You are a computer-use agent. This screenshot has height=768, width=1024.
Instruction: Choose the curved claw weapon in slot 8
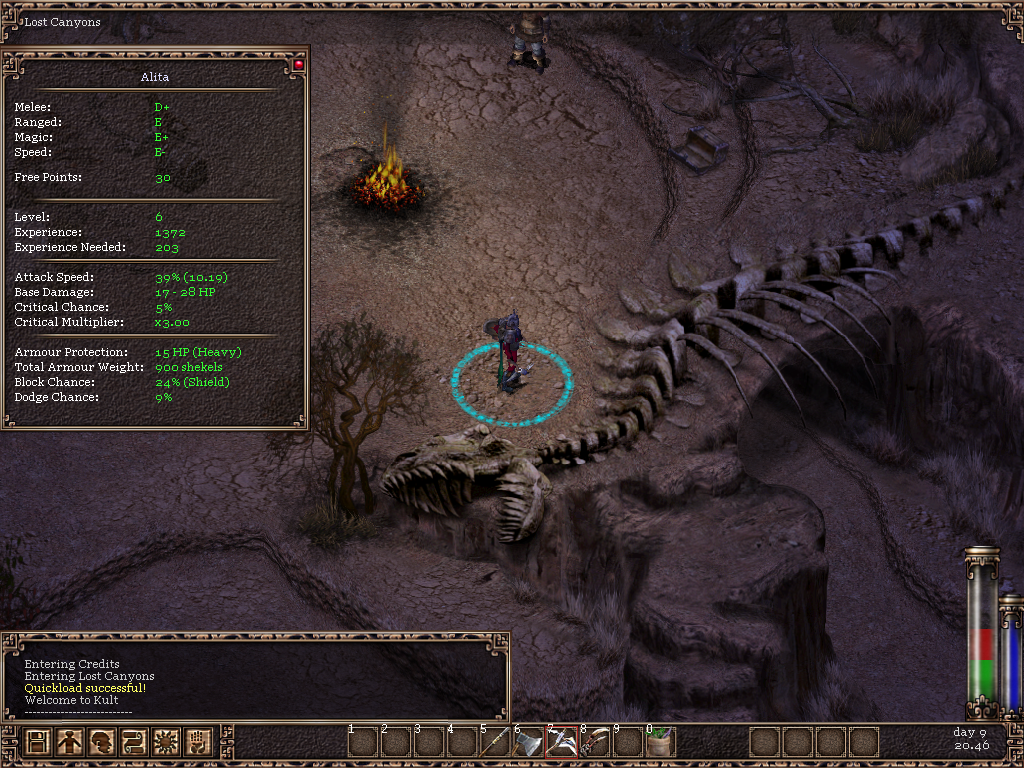[594, 742]
